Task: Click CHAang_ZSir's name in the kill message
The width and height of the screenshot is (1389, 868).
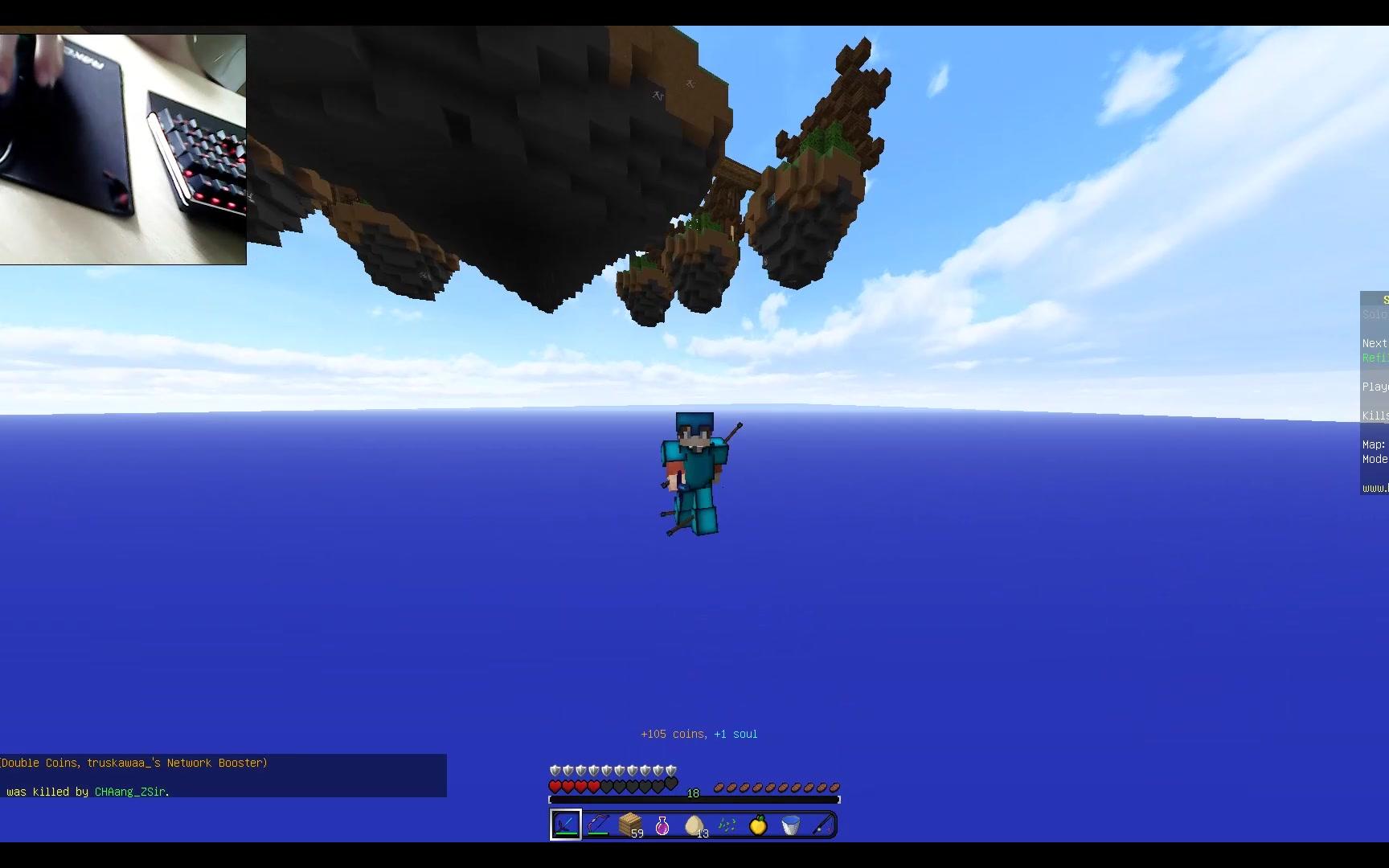Action: point(130,792)
